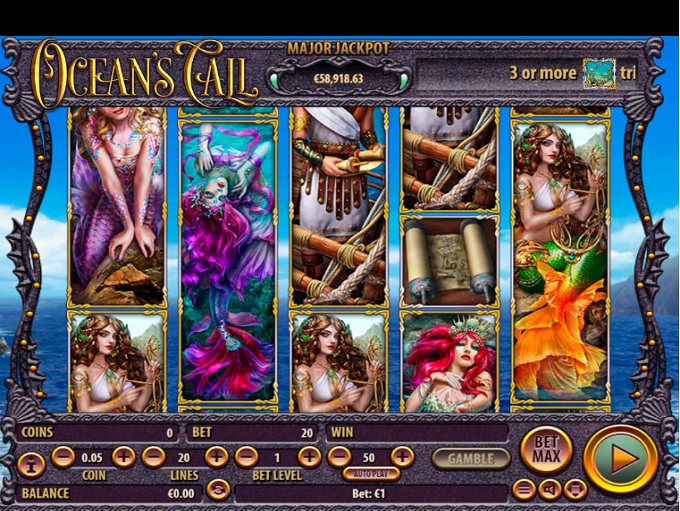This screenshot has width=680, height=511.
Task: Toggle the sound speaker button
Action: coord(549,489)
